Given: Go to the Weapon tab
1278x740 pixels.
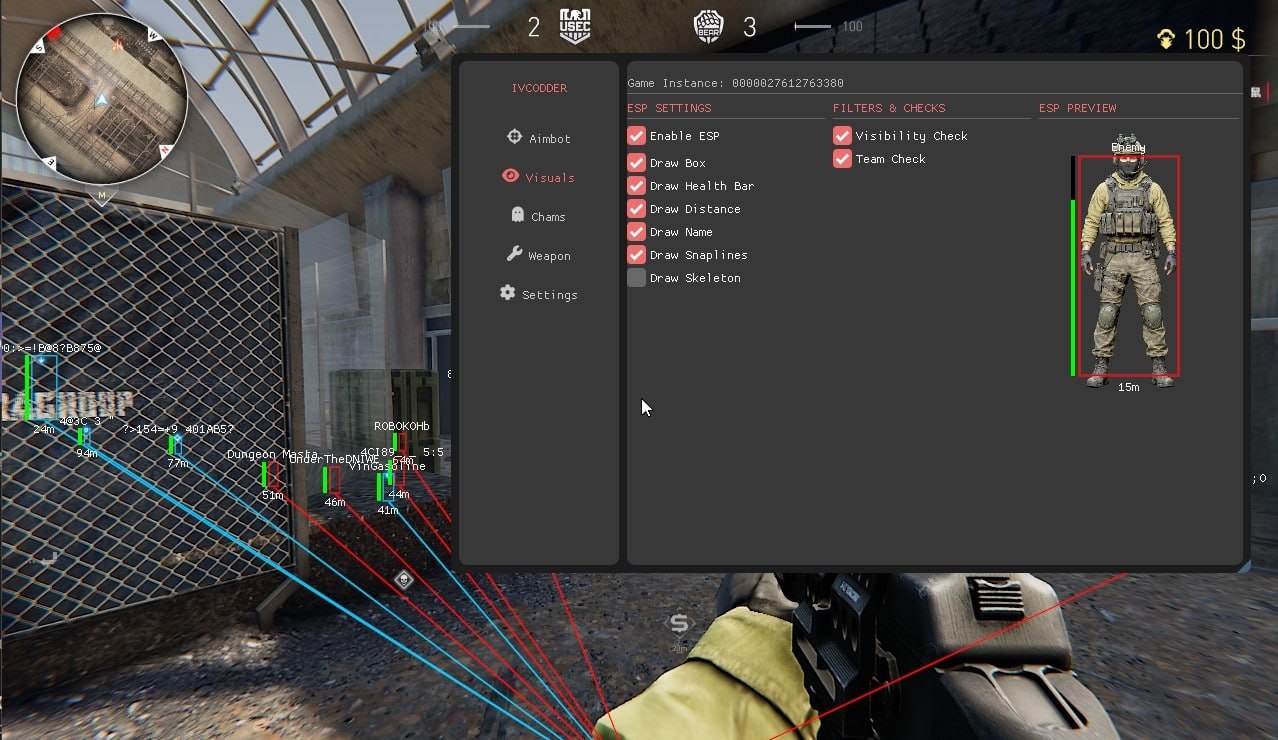Looking at the screenshot, I should (x=539, y=255).
